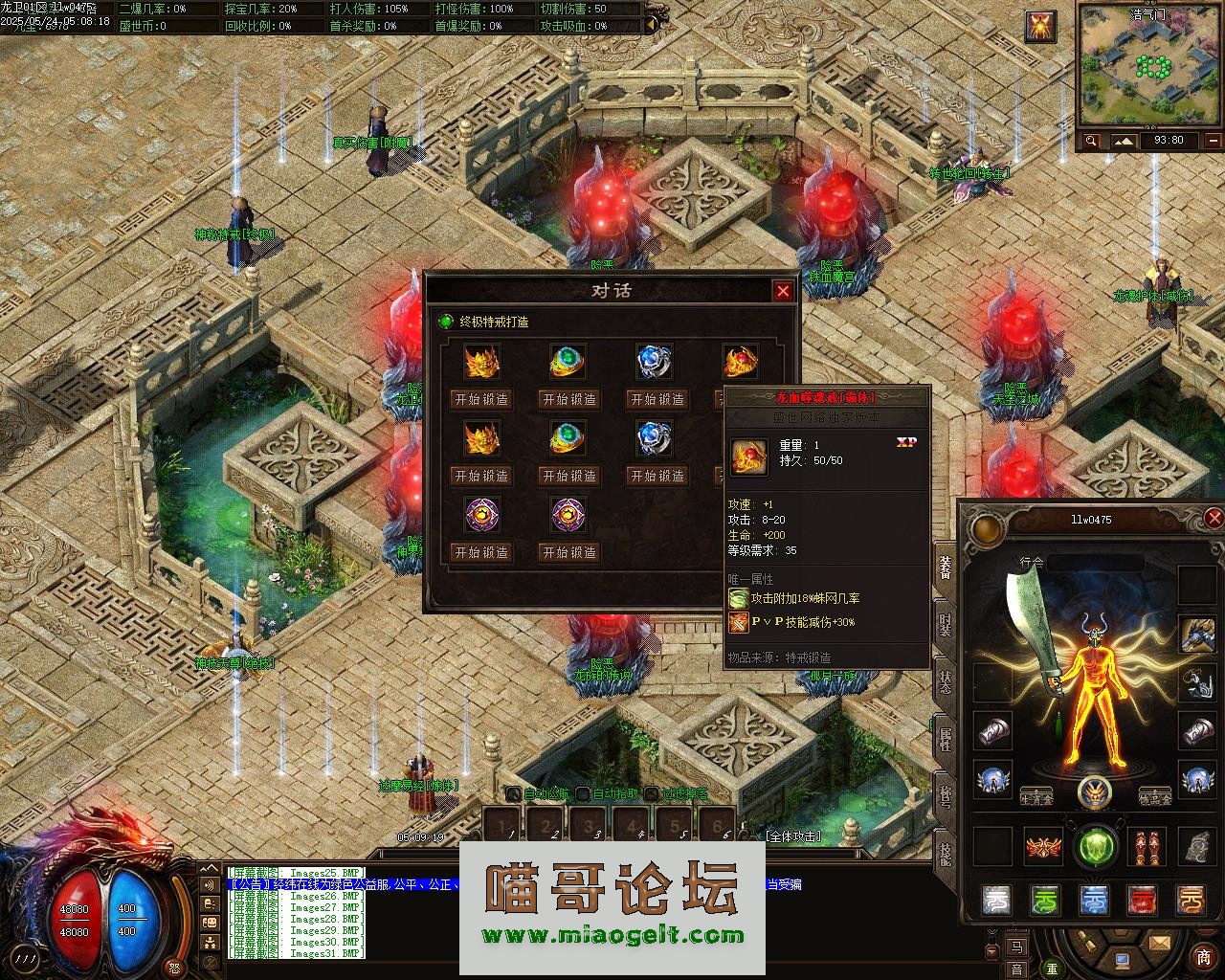Select the green shield orb slot
This screenshot has width=1225, height=980.
(x=1095, y=847)
